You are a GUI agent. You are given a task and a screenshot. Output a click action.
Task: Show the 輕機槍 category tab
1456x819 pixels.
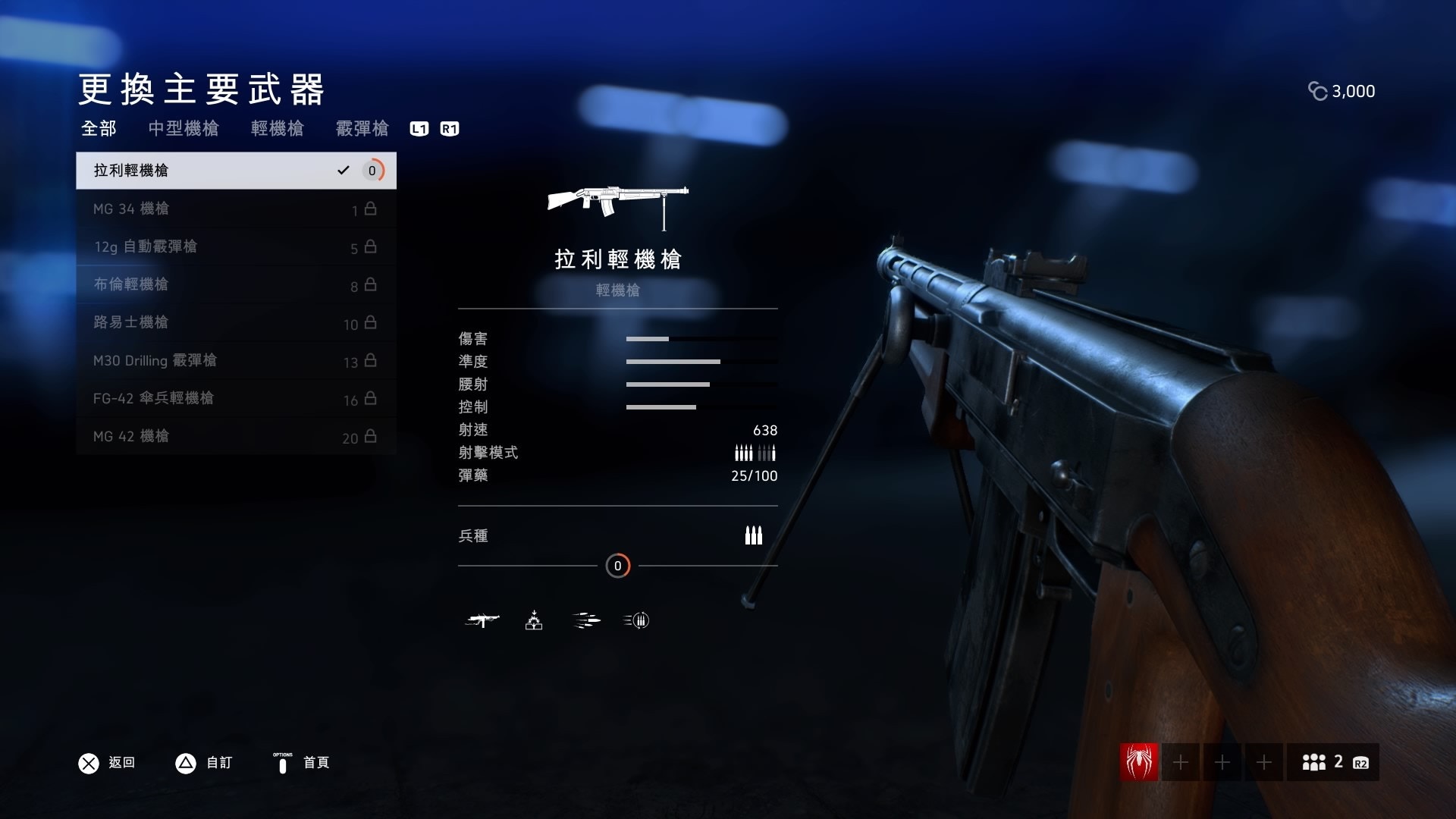[x=277, y=129]
